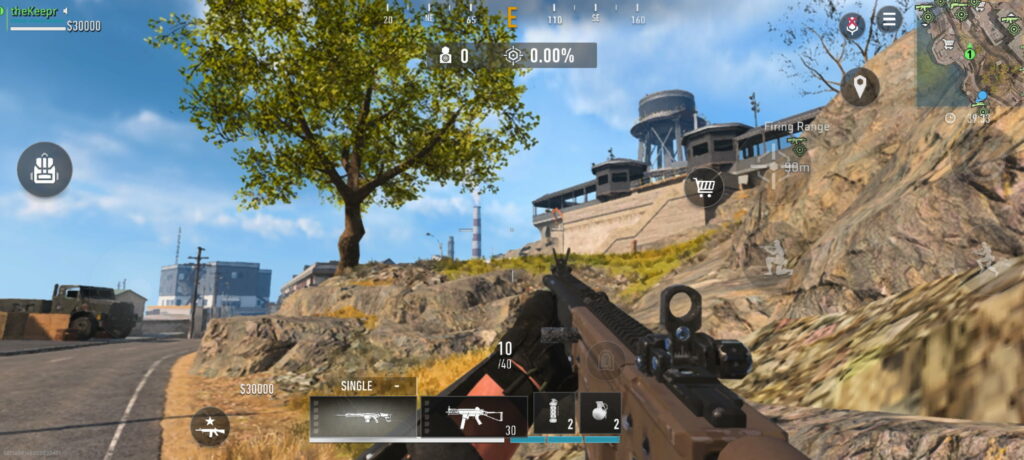Open the hamburger menu
Viewport: 1024px width, 460px height.
click(888, 19)
